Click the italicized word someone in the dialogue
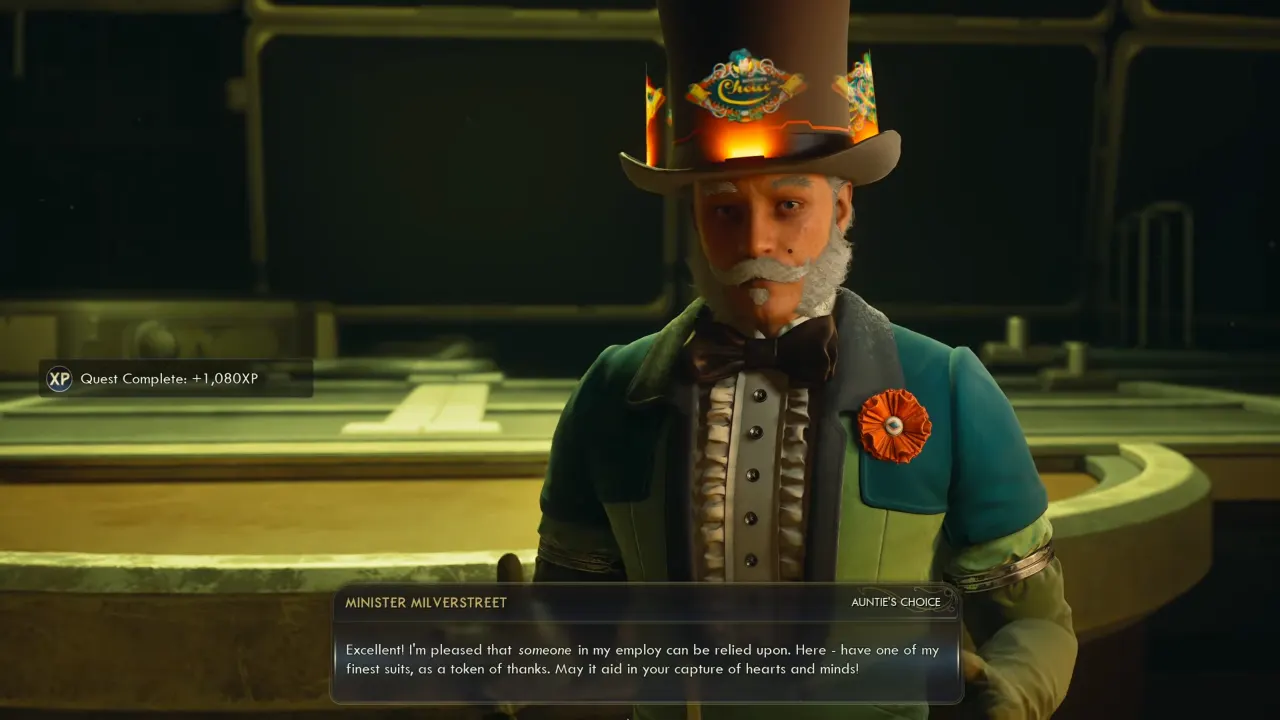The height and width of the screenshot is (720, 1280). pos(544,649)
